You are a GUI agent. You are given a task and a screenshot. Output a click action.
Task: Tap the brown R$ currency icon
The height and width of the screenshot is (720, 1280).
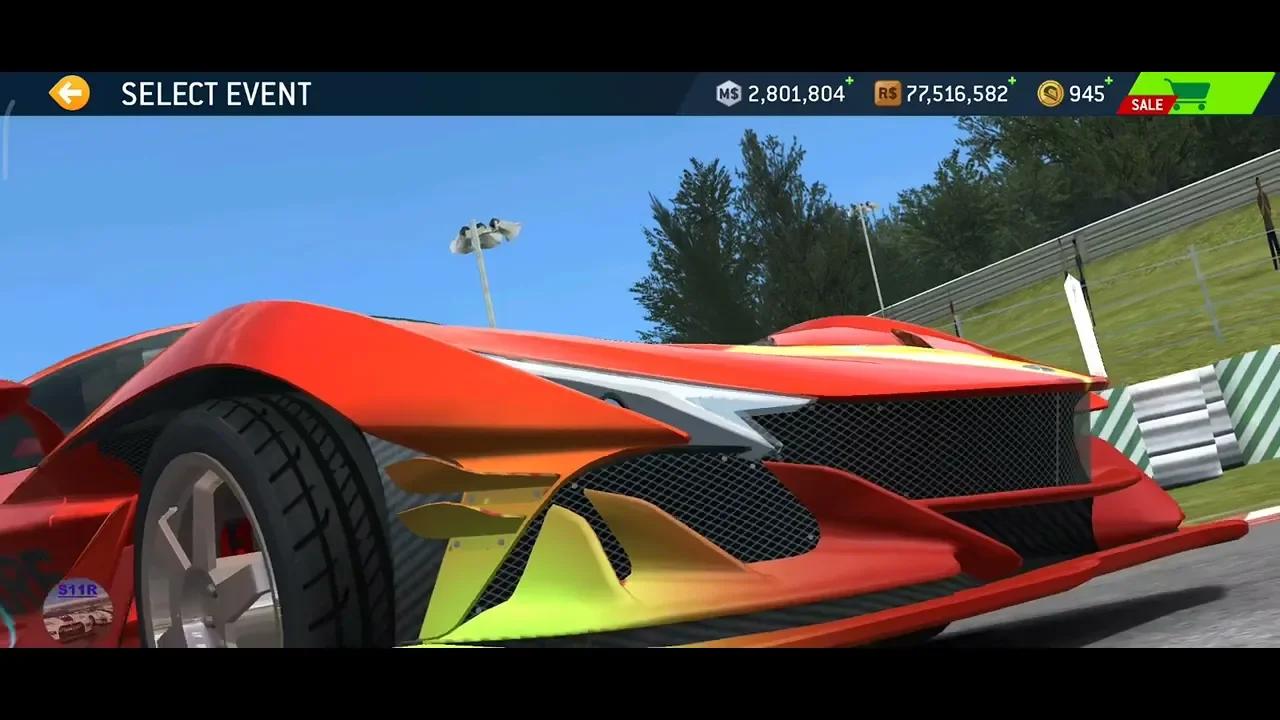click(887, 93)
